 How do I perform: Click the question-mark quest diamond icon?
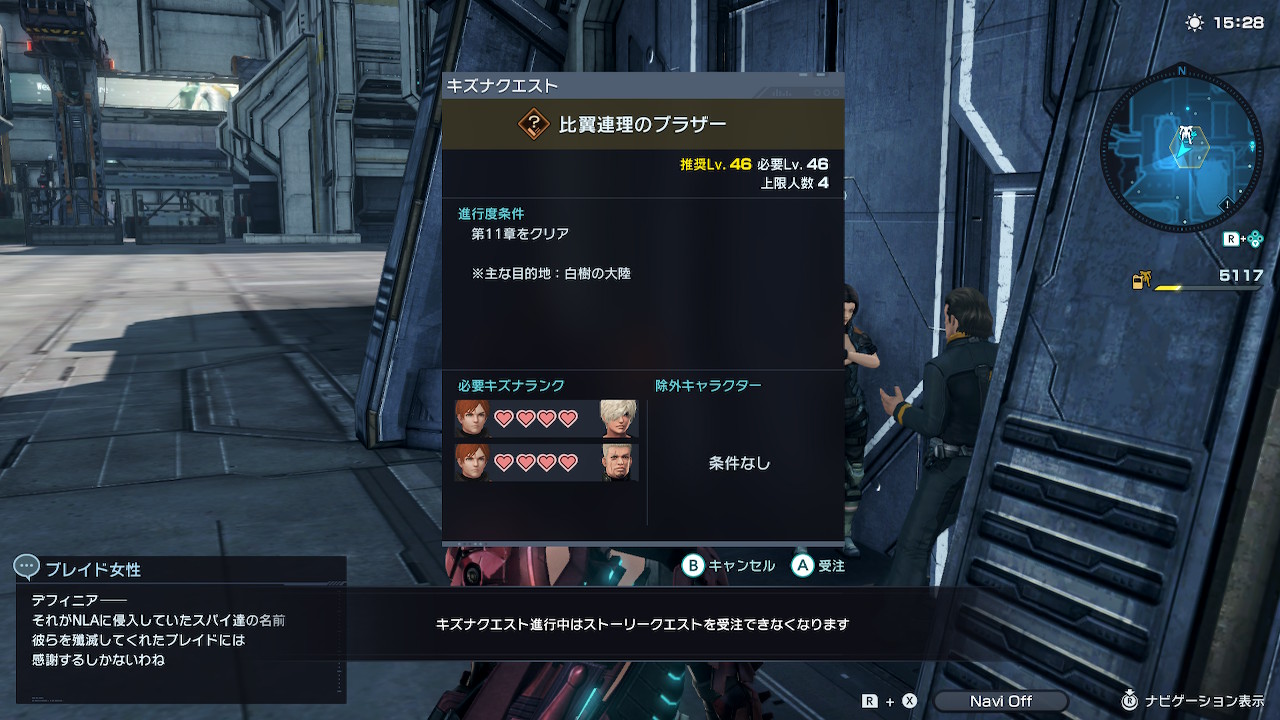pos(534,124)
